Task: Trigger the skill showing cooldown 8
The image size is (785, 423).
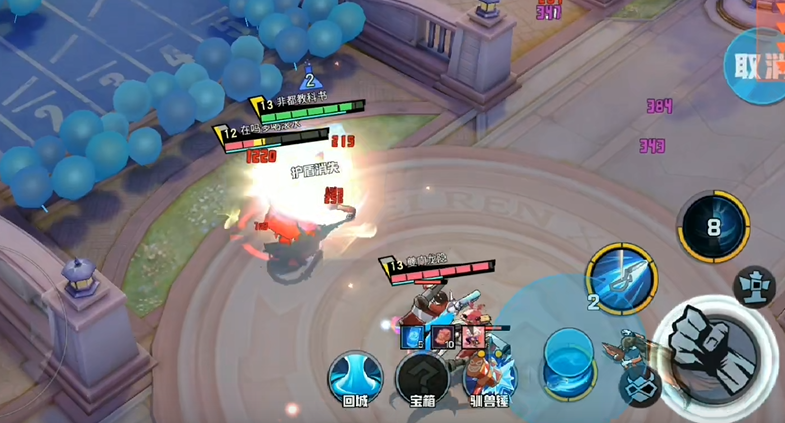Action: tap(713, 227)
